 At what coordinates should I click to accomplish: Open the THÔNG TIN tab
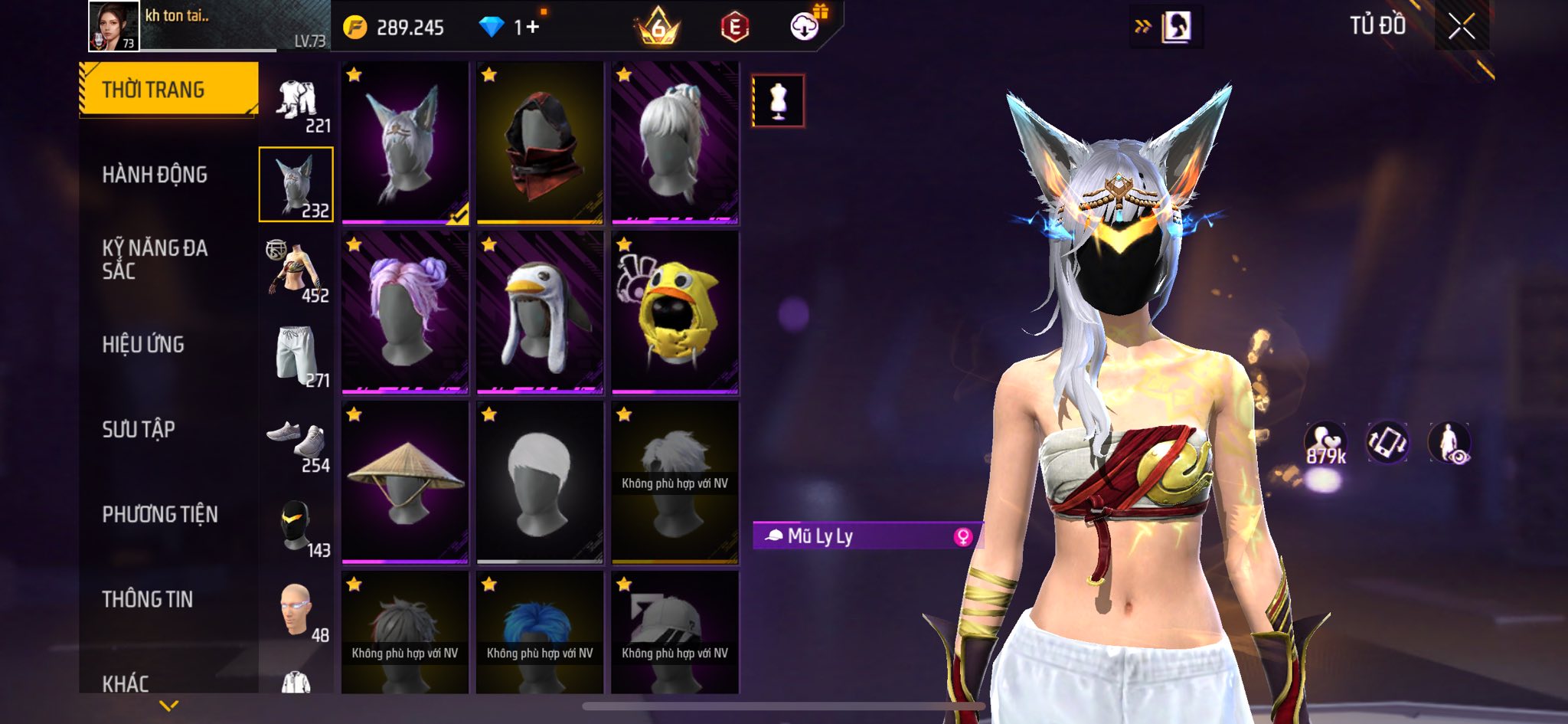(148, 599)
